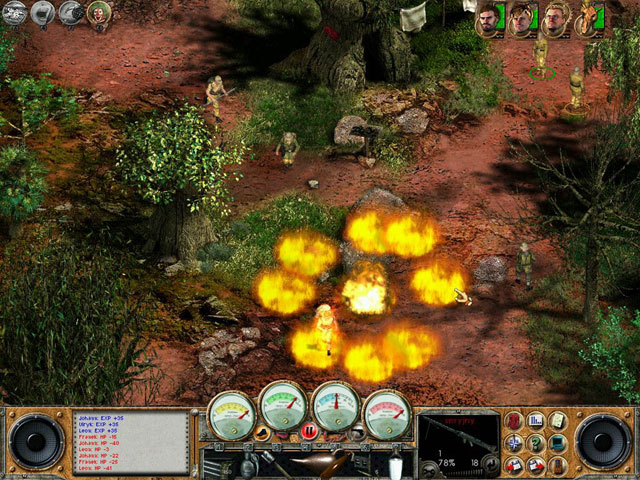The width and height of the screenshot is (640, 480).
Task: Select the blond squad member portrait
Action: pos(521,18)
